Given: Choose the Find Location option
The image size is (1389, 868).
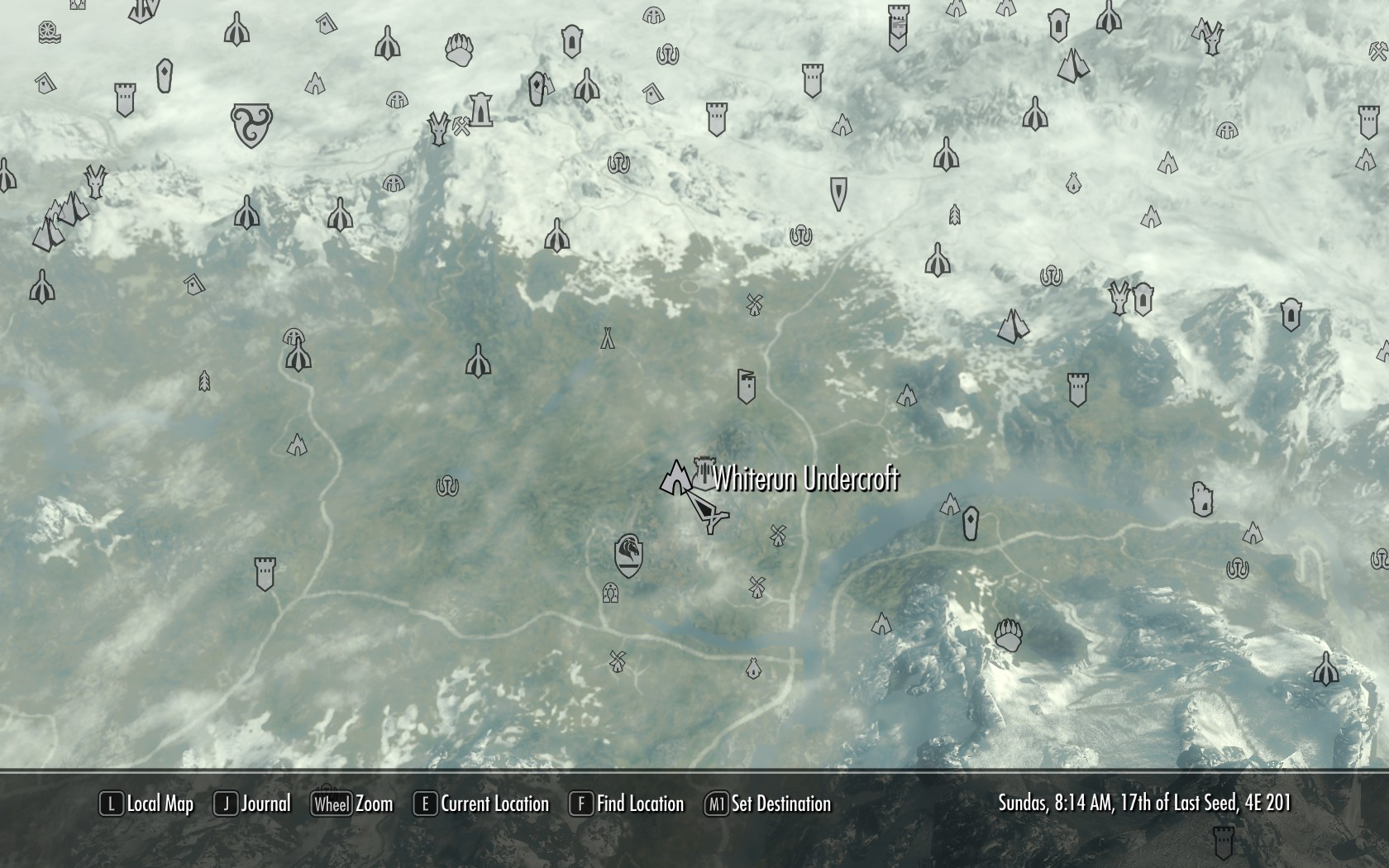Looking at the screenshot, I should coord(627,804).
